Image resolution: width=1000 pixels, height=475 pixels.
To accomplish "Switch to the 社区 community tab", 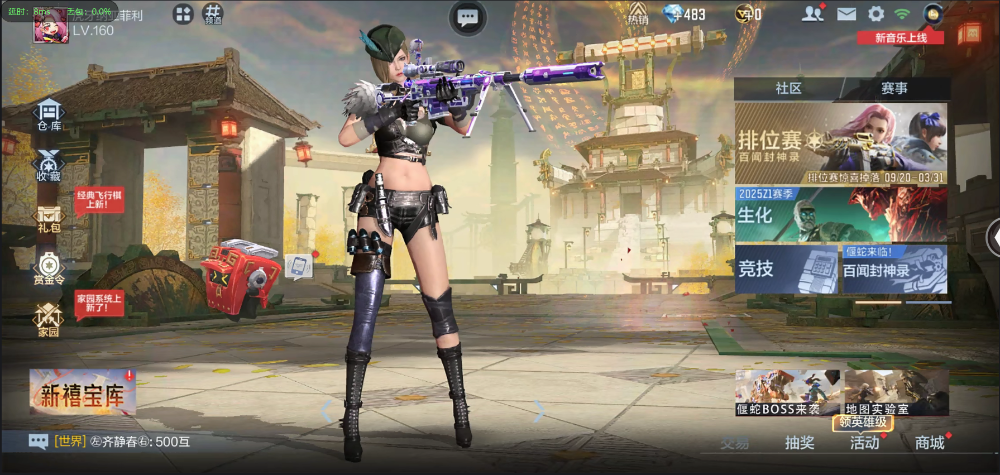I will click(788, 88).
